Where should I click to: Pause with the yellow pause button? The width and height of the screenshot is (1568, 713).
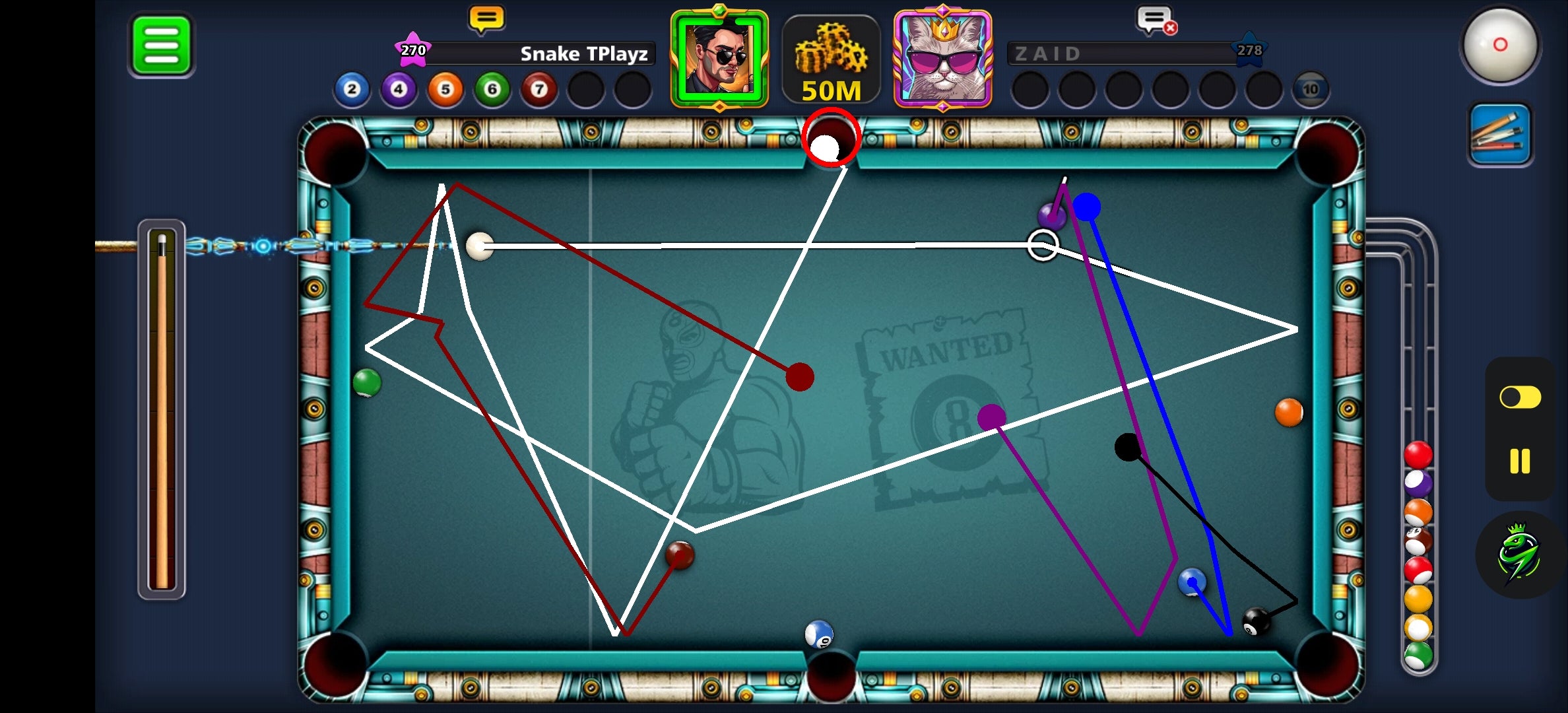1520,461
